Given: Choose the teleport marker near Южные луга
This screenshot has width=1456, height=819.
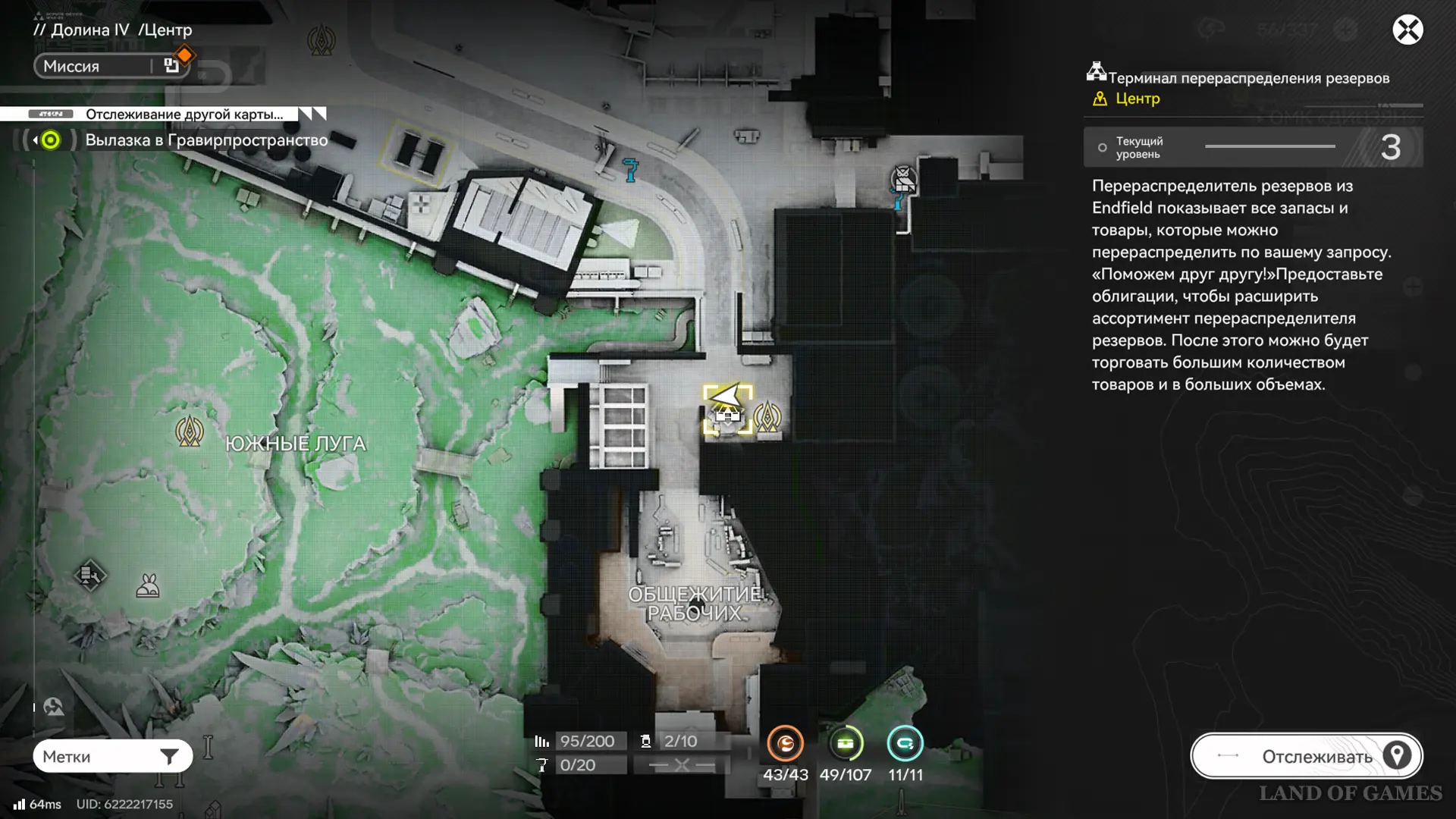Looking at the screenshot, I should pyautogui.click(x=189, y=431).
